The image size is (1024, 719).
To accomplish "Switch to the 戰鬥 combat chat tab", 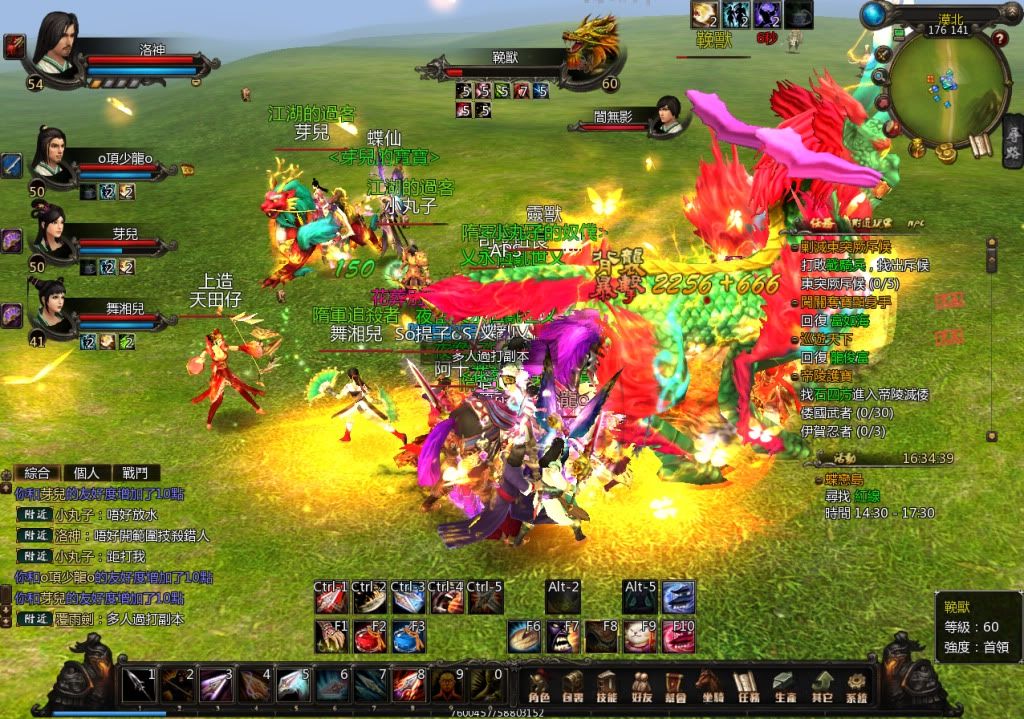I will [x=135, y=473].
